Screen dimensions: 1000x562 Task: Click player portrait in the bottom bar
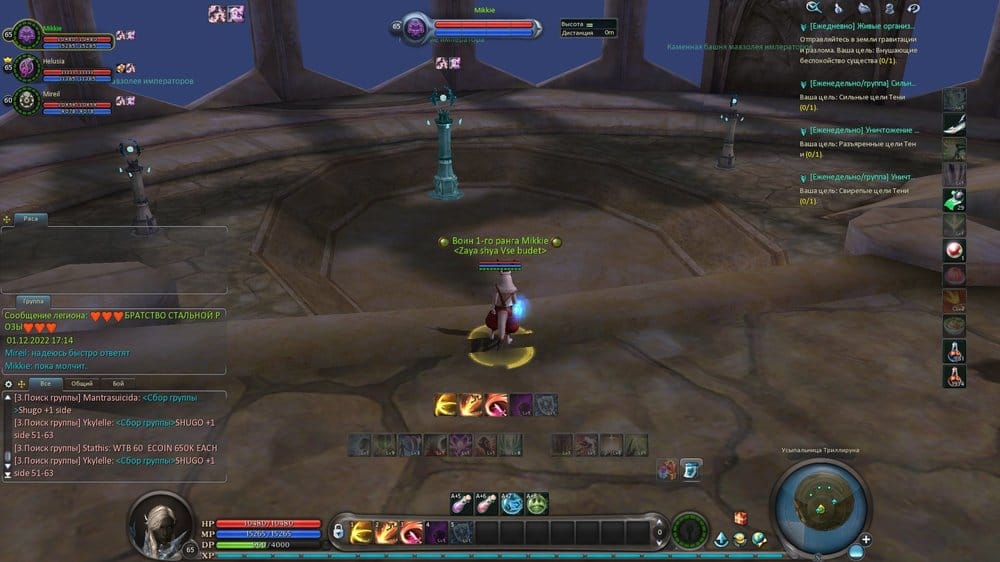(x=159, y=521)
